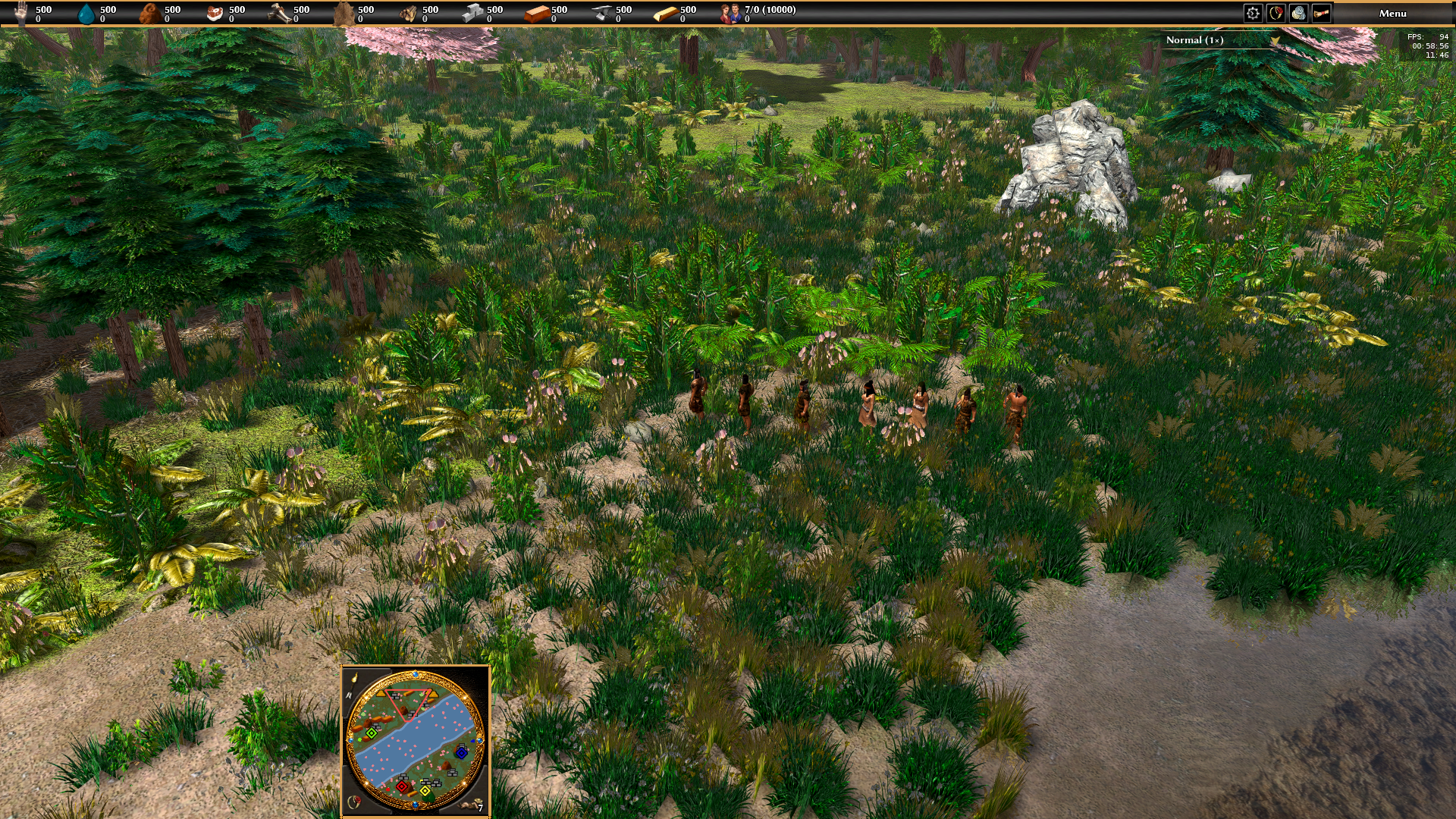Screen dimensions: 1456x819
Task: Open the ruby ring diplomacy icon in the top bar
Action: (x=1276, y=13)
